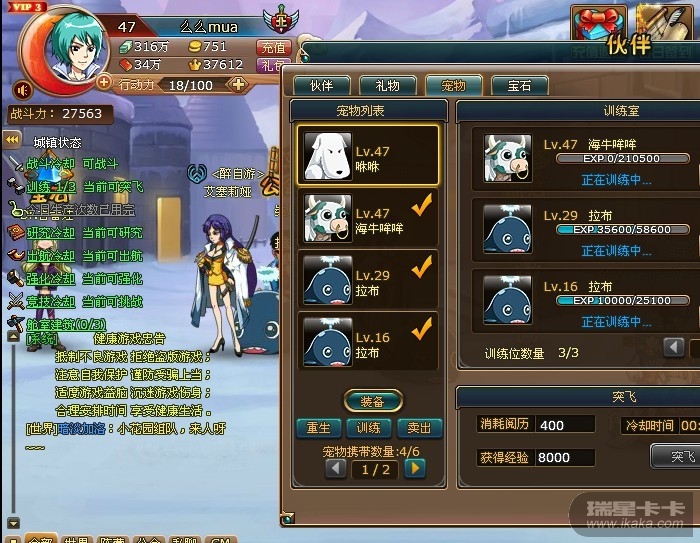The image size is (700, 543).
Task: Switch to the 伙伴 tab
Action: coord(321,86)
